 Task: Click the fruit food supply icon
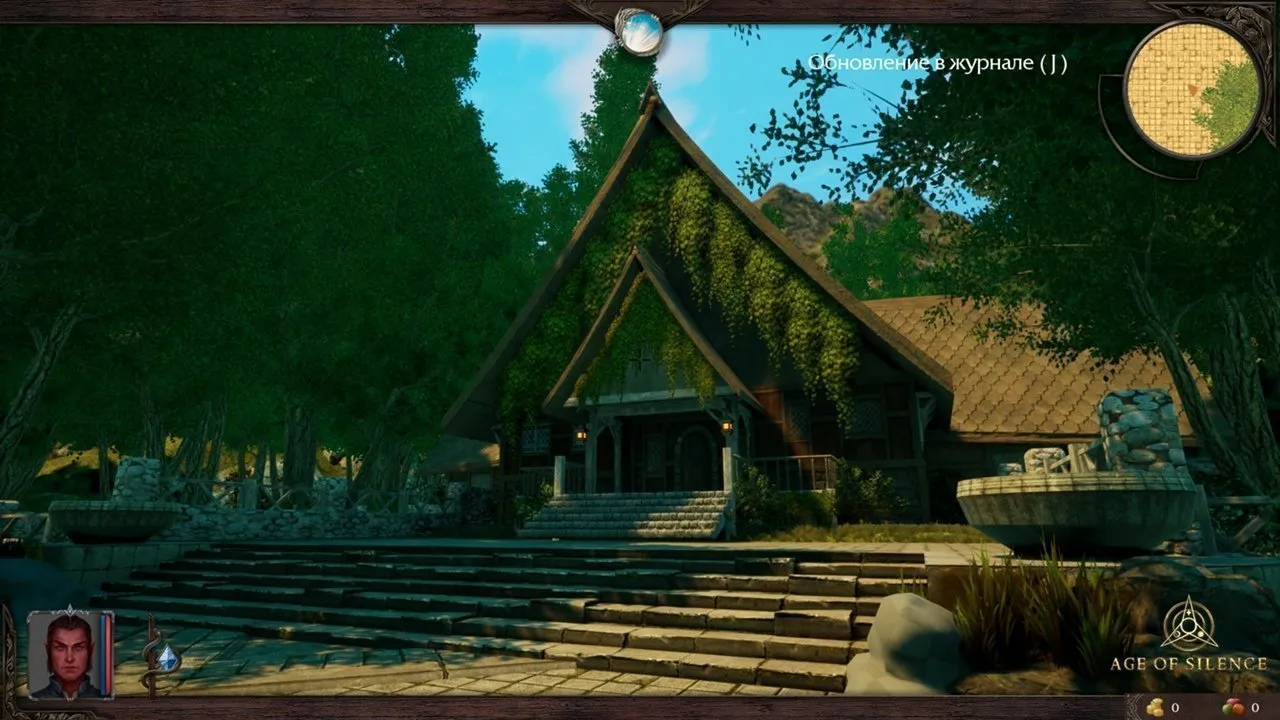coord(1235,707)
